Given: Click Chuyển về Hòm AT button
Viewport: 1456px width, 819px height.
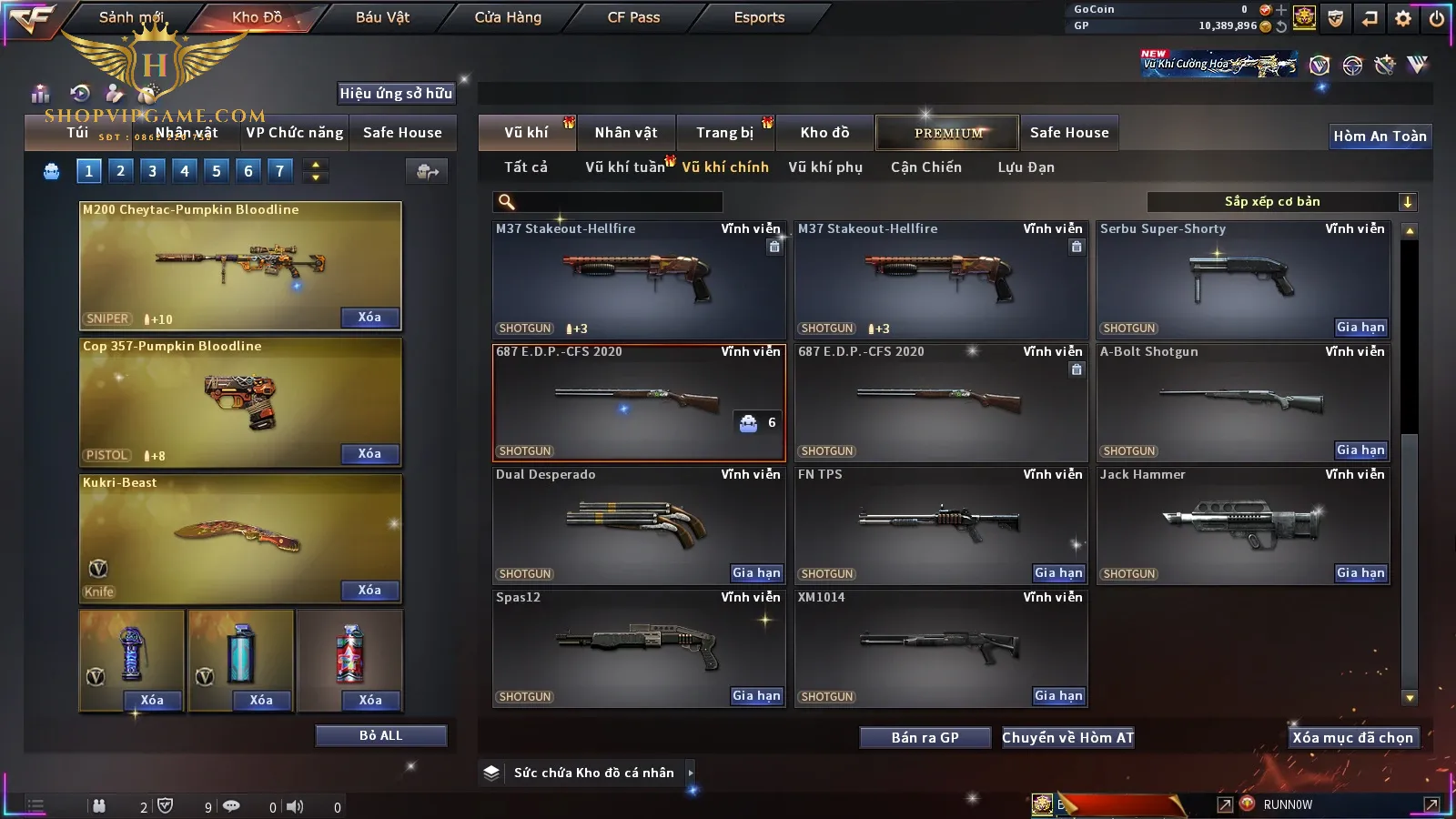Looking at the screenshot, I should coord(1067,738).
